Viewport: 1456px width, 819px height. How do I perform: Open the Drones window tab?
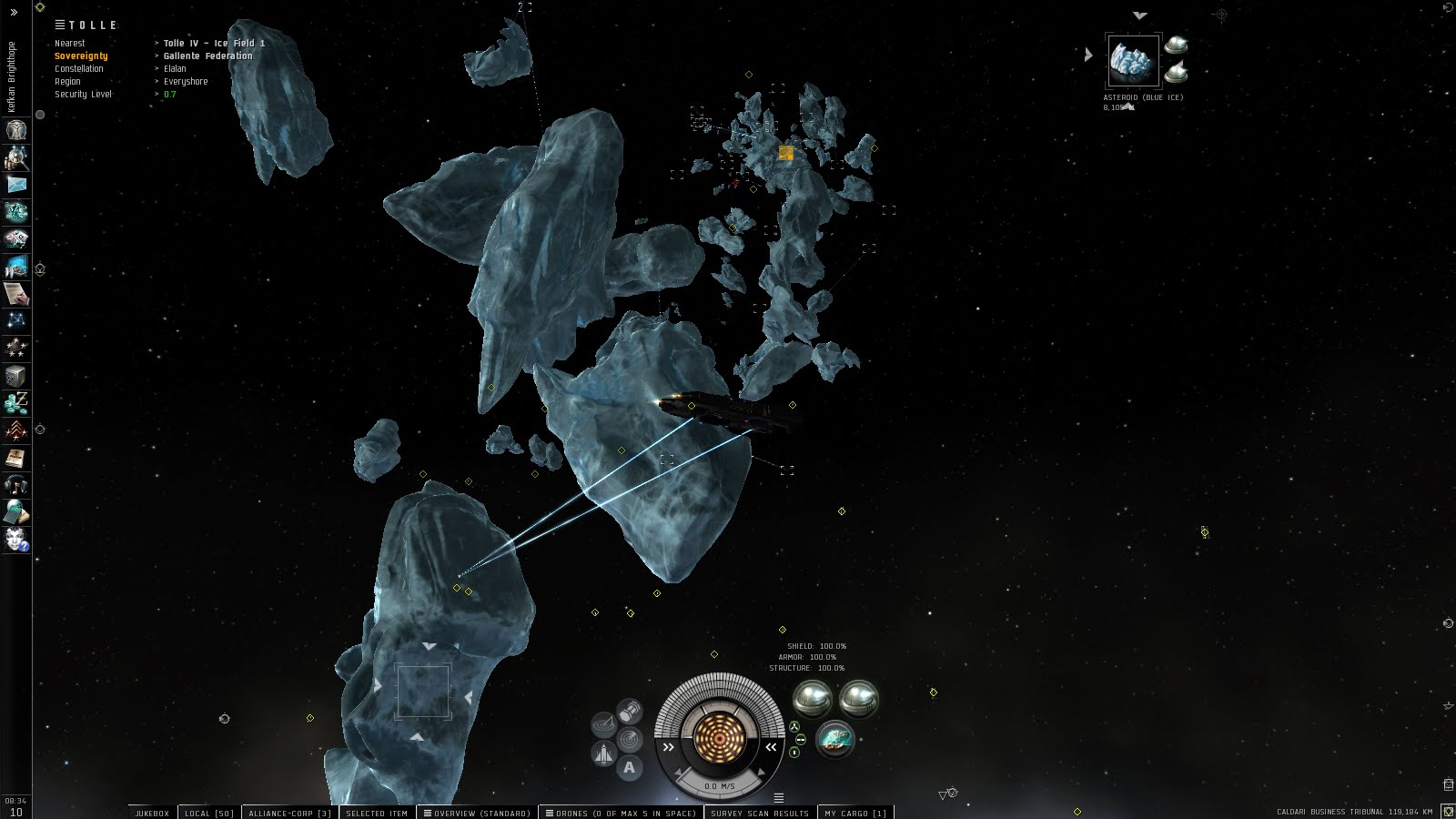621,813
